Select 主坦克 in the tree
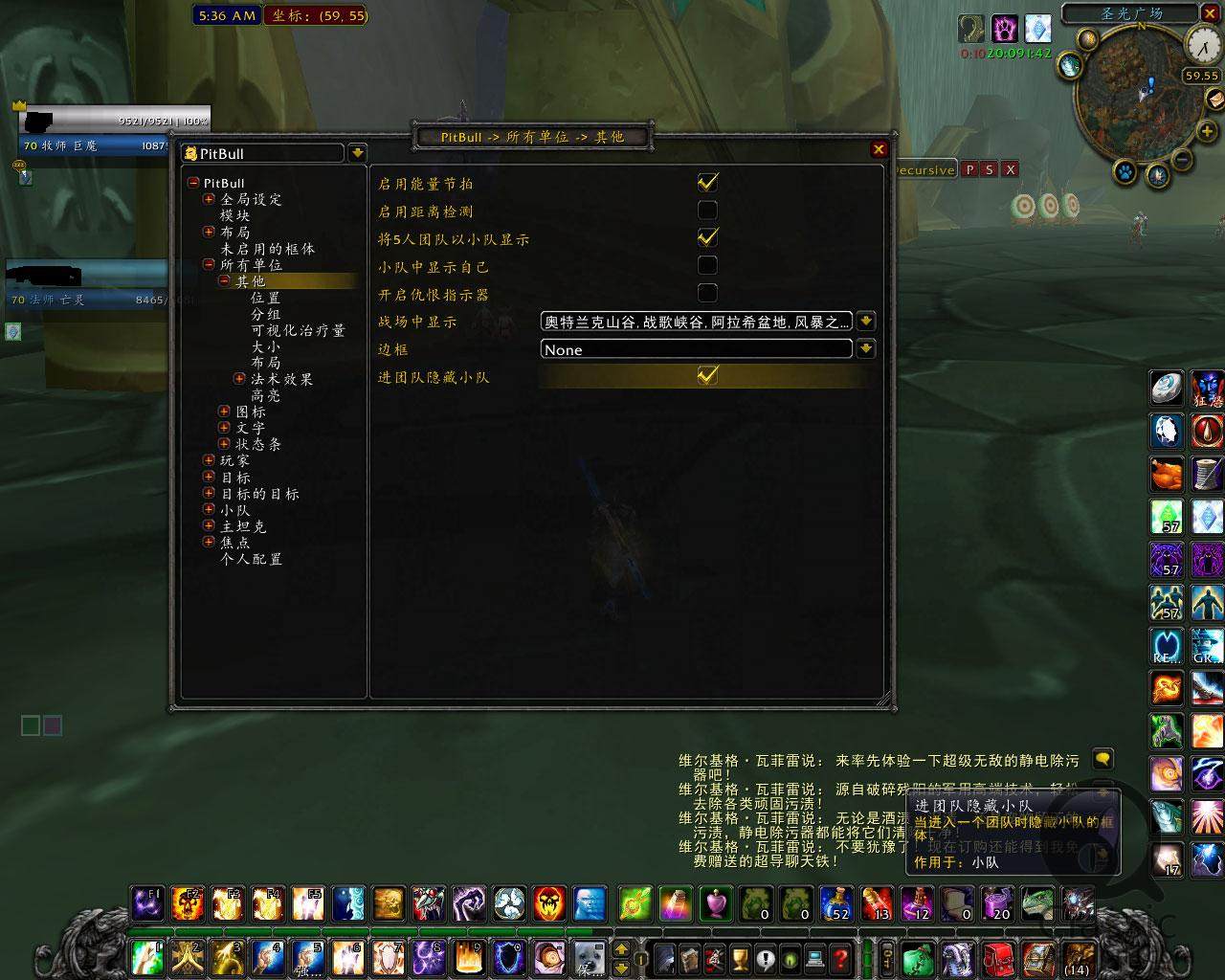Image resolution: width=1225 pixels, height=980 pixels. (x=243, y=526)
